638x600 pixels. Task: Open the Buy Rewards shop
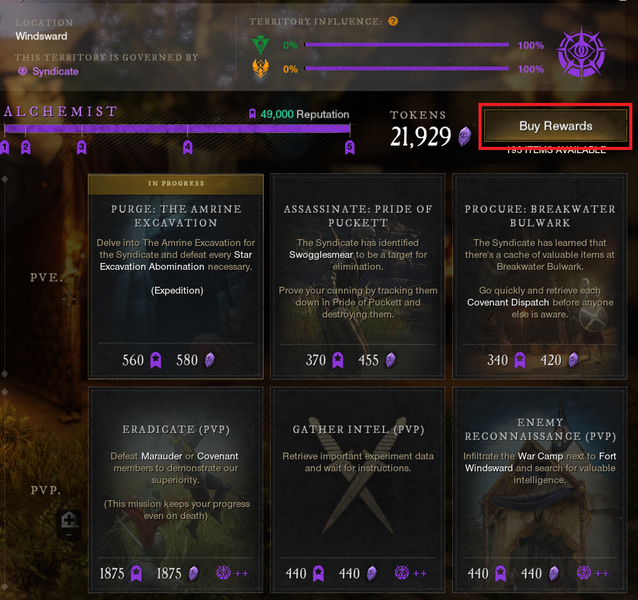pyautogui.click(x=555, y=126)
